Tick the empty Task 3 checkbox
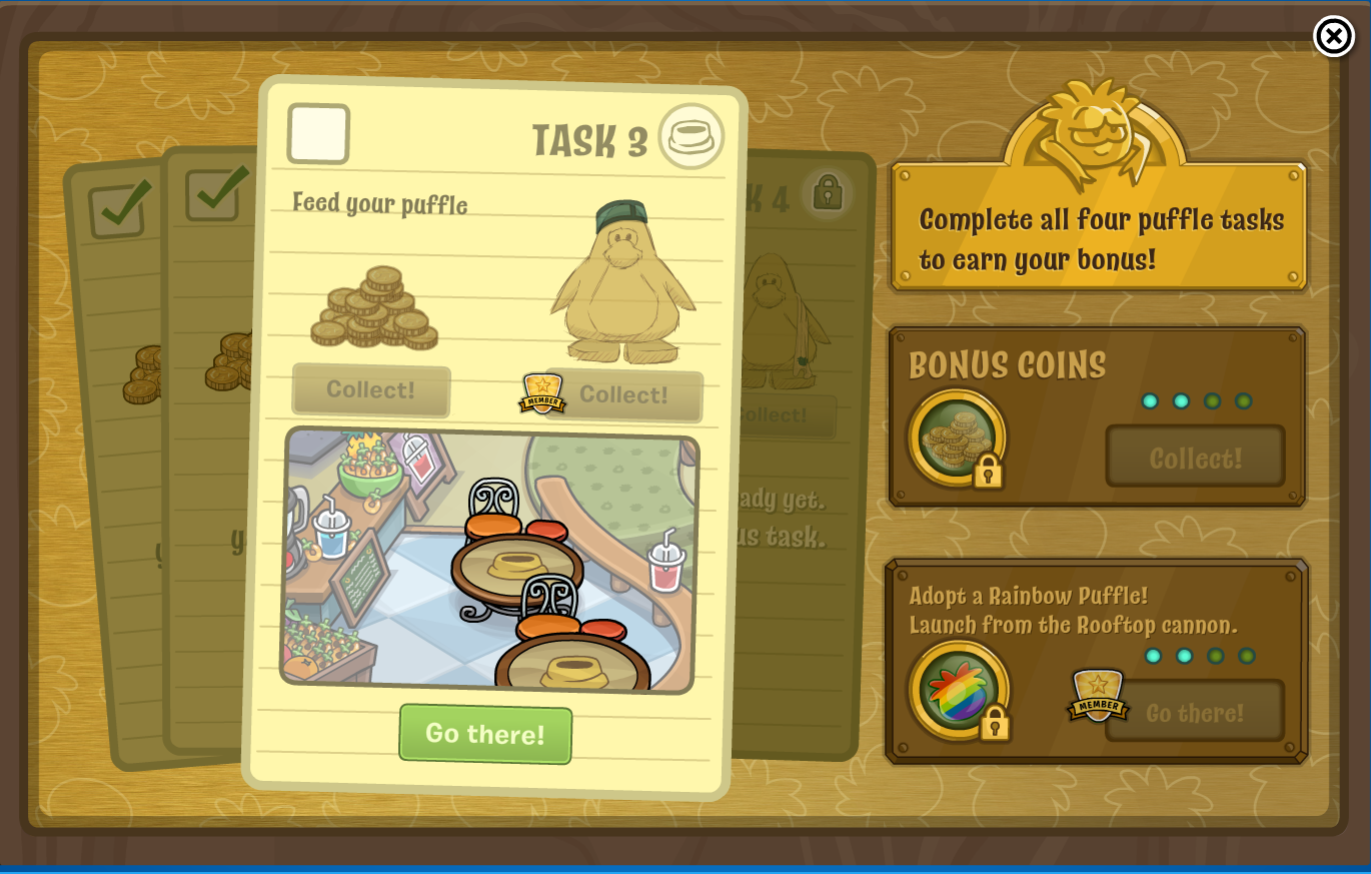 tap(318, 134)
